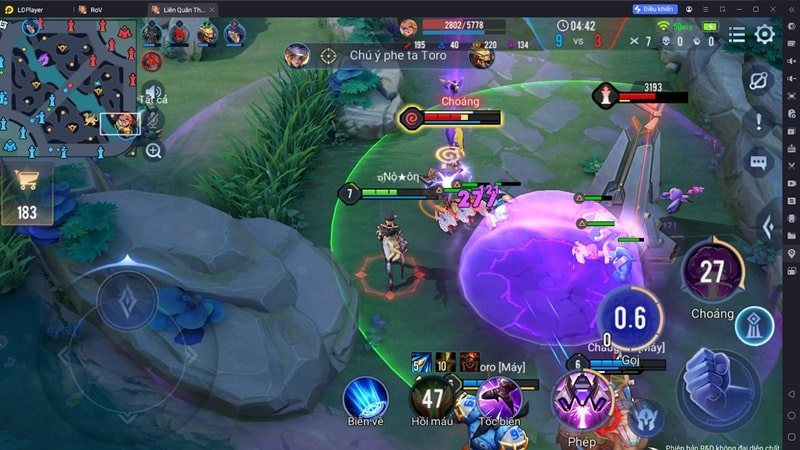Open the scoreboard list icon

click(x=737, y=34)
